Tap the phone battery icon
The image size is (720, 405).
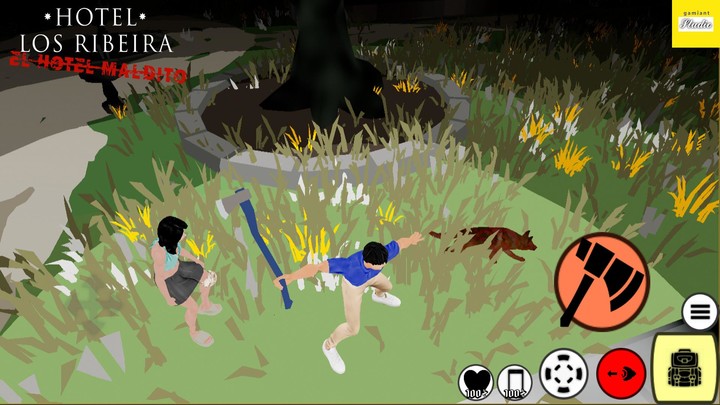click(514, 382)
